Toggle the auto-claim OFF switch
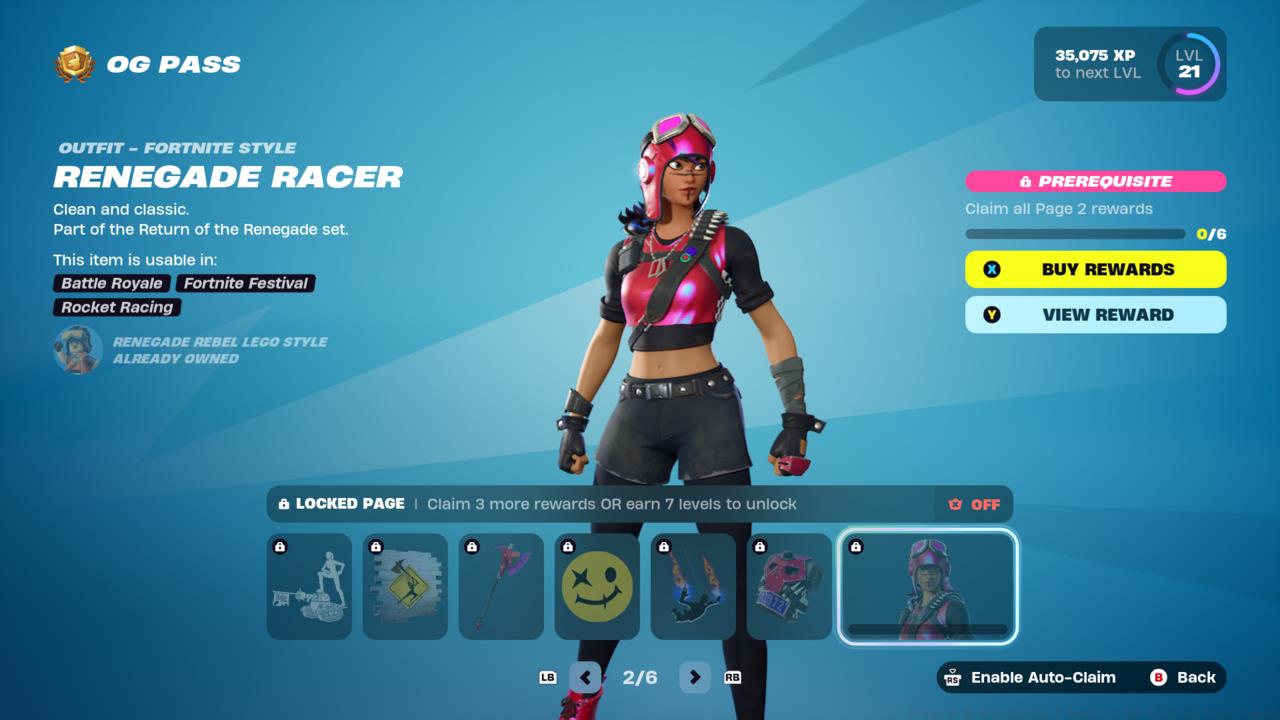 click(x=974, y=504)
